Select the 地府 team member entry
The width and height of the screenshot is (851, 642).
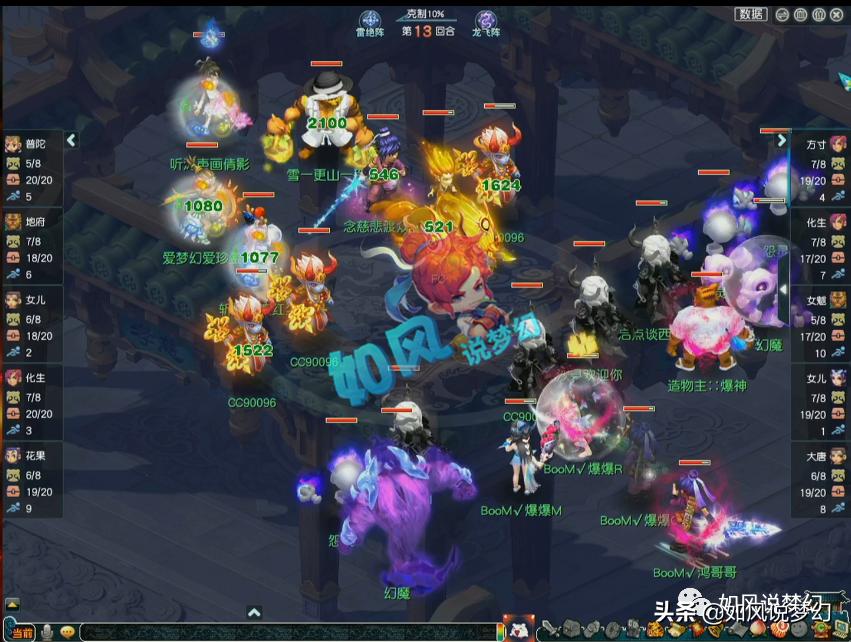(30, 243)
